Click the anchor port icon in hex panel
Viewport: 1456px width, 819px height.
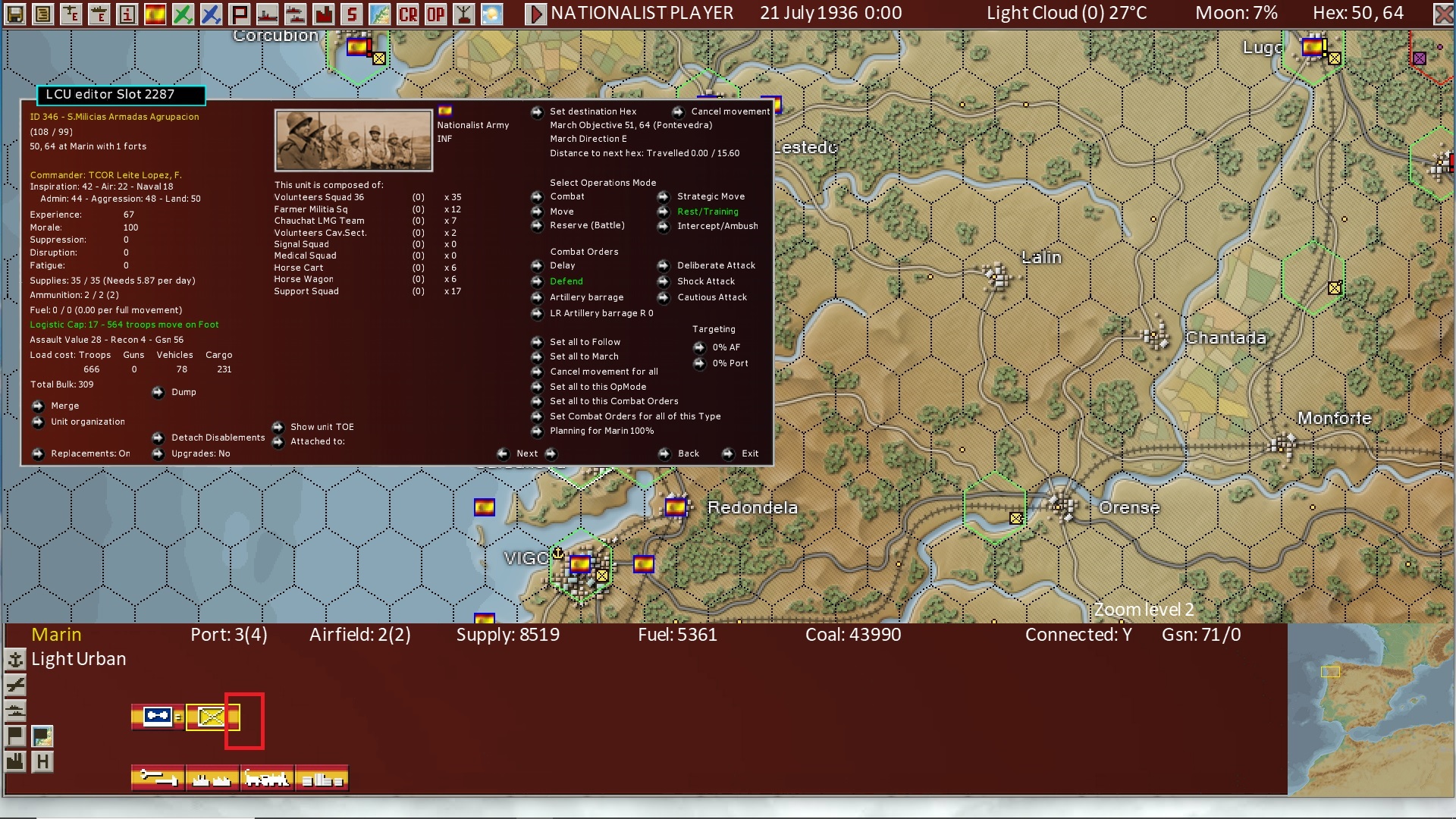point(15,660)
